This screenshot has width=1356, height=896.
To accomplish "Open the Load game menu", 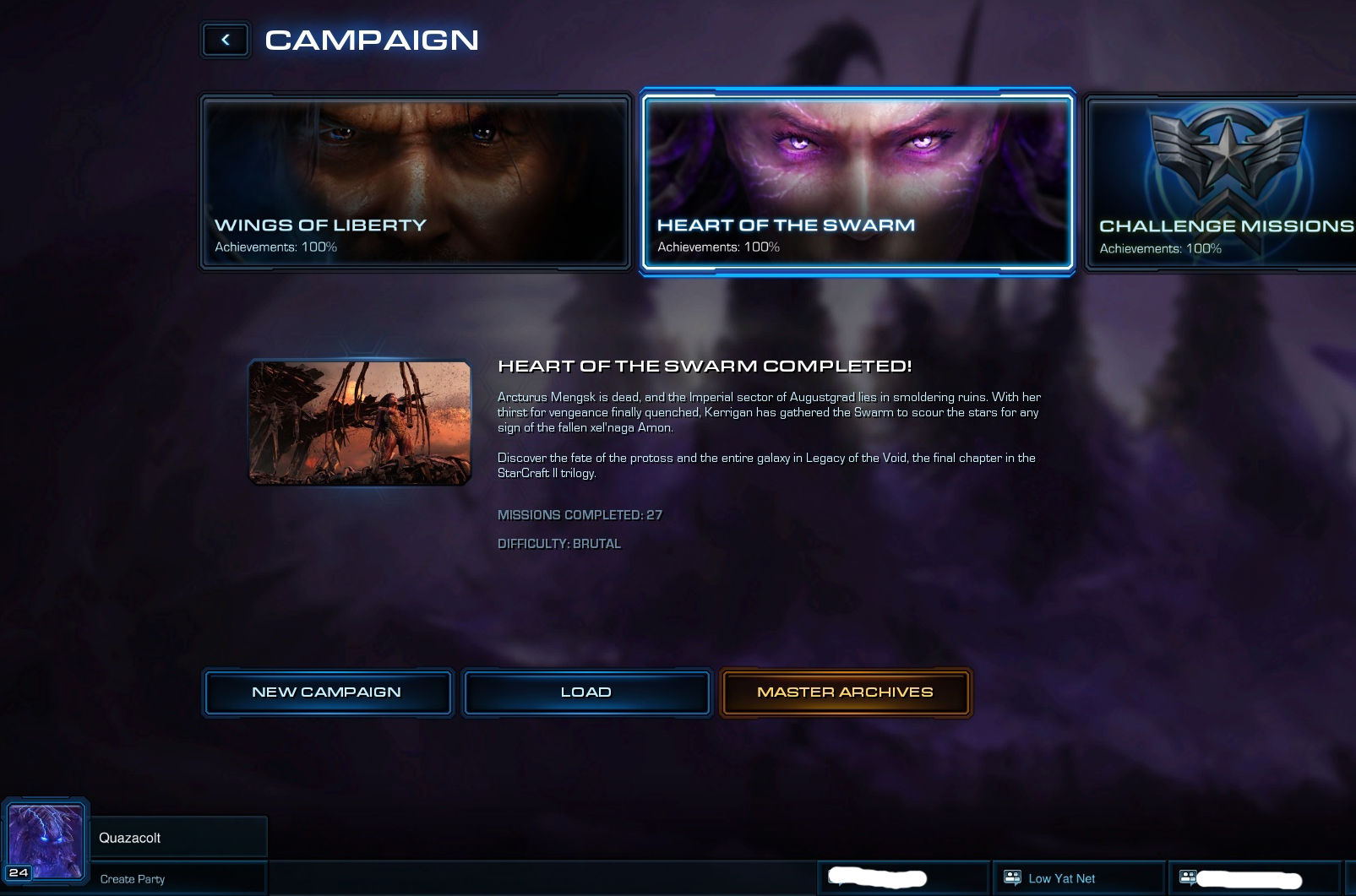I will pyautogui.click(x=586, y=692).
